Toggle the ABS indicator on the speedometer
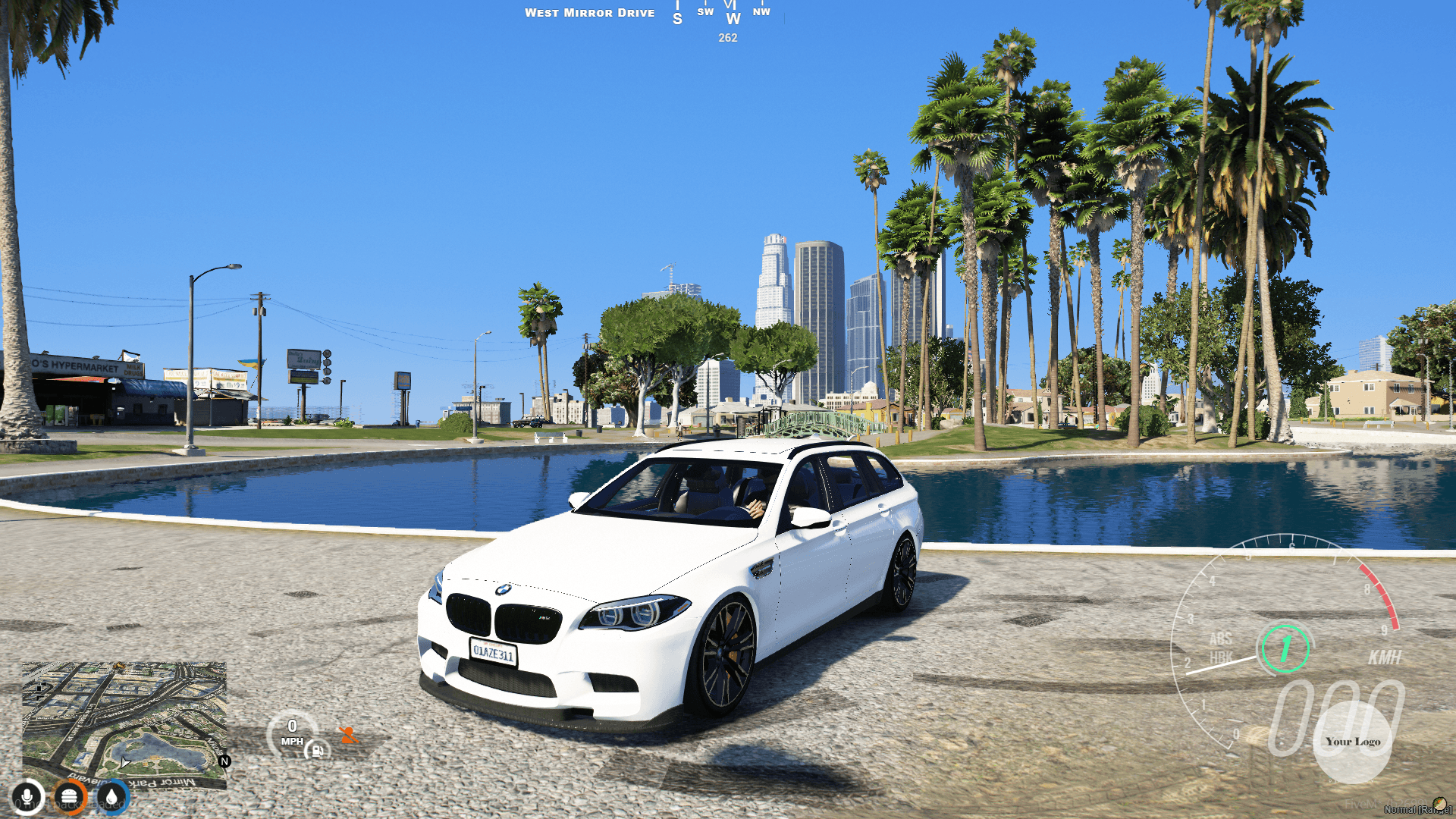The width and height of the screenshot is (1456, 819). 1221,639
